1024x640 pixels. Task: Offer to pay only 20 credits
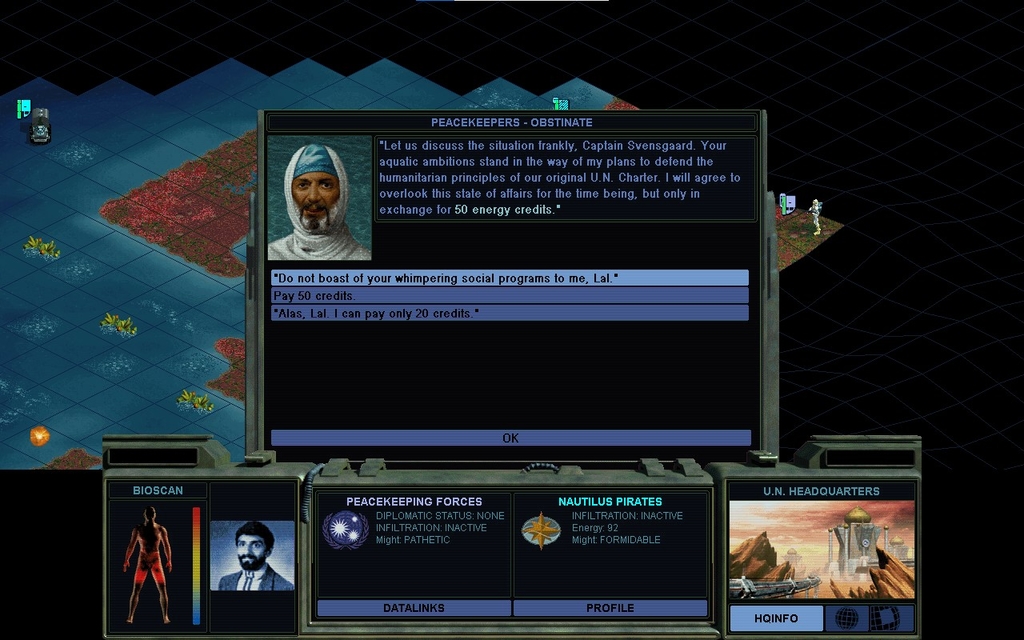click(x=509, y=314)
